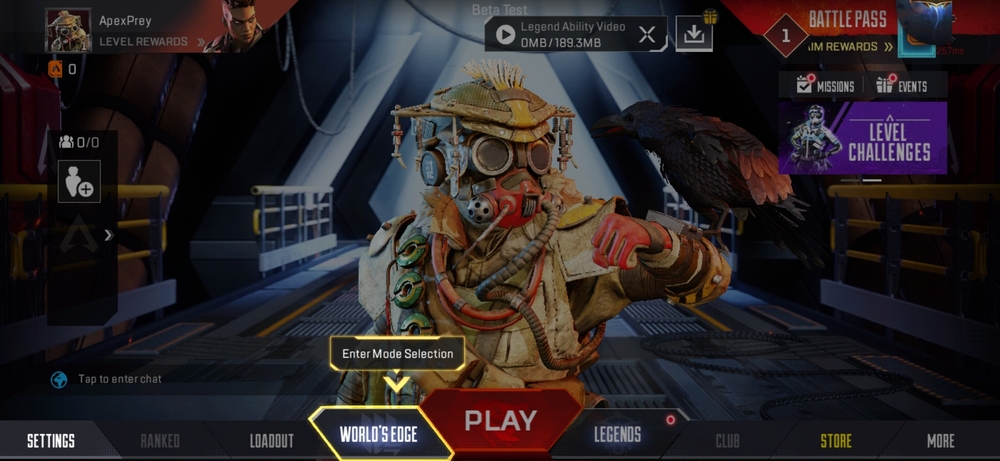
Task: View Level Rewards
Action: (x=145, y=42)
